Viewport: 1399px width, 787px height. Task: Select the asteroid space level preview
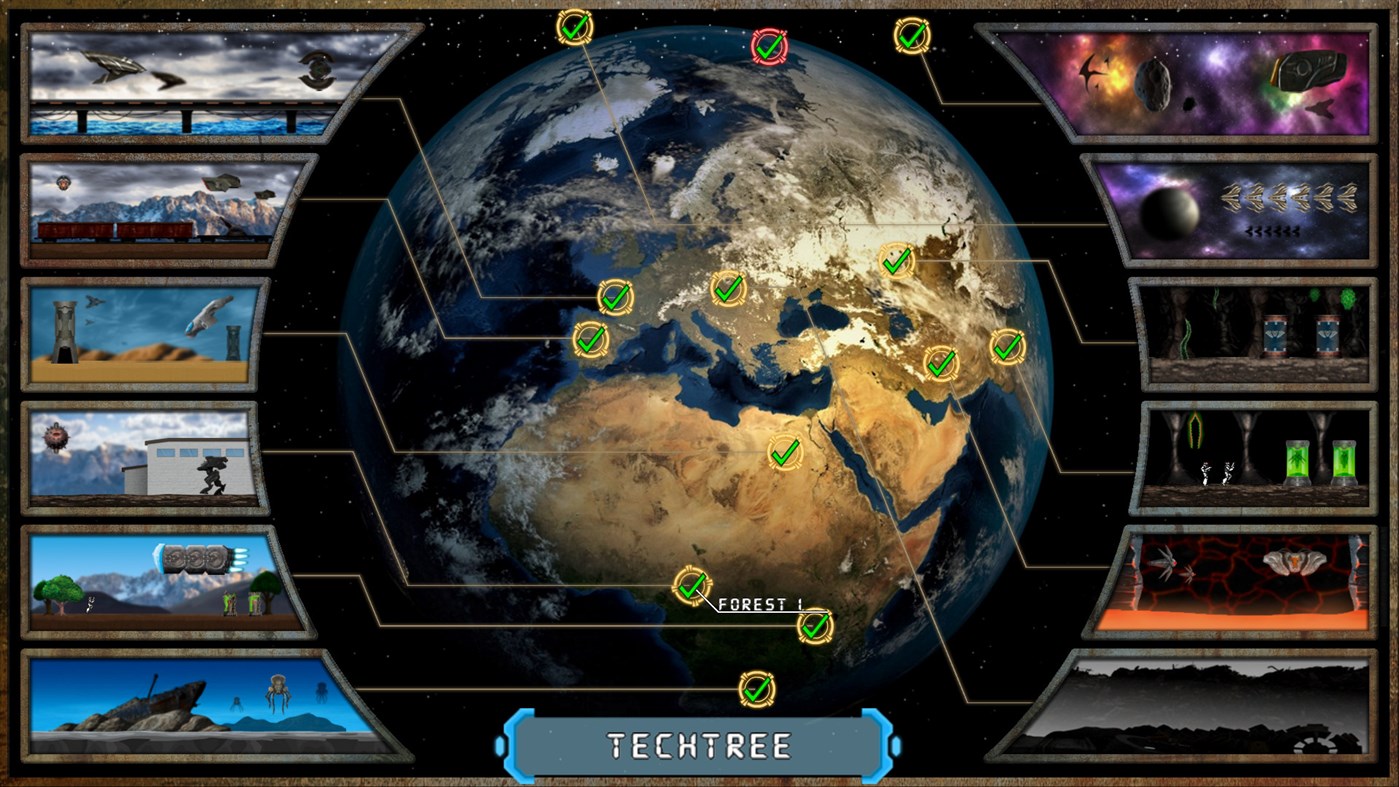[1218, 85]
